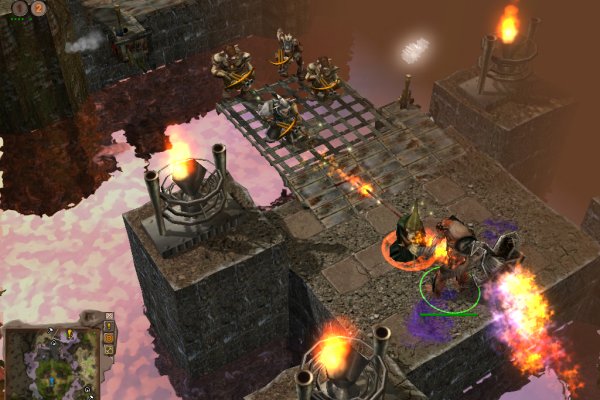This screenshot has width=600, height=400.
Task: Click the yellow exclamation marker on minimap
Action: (69, 333)
